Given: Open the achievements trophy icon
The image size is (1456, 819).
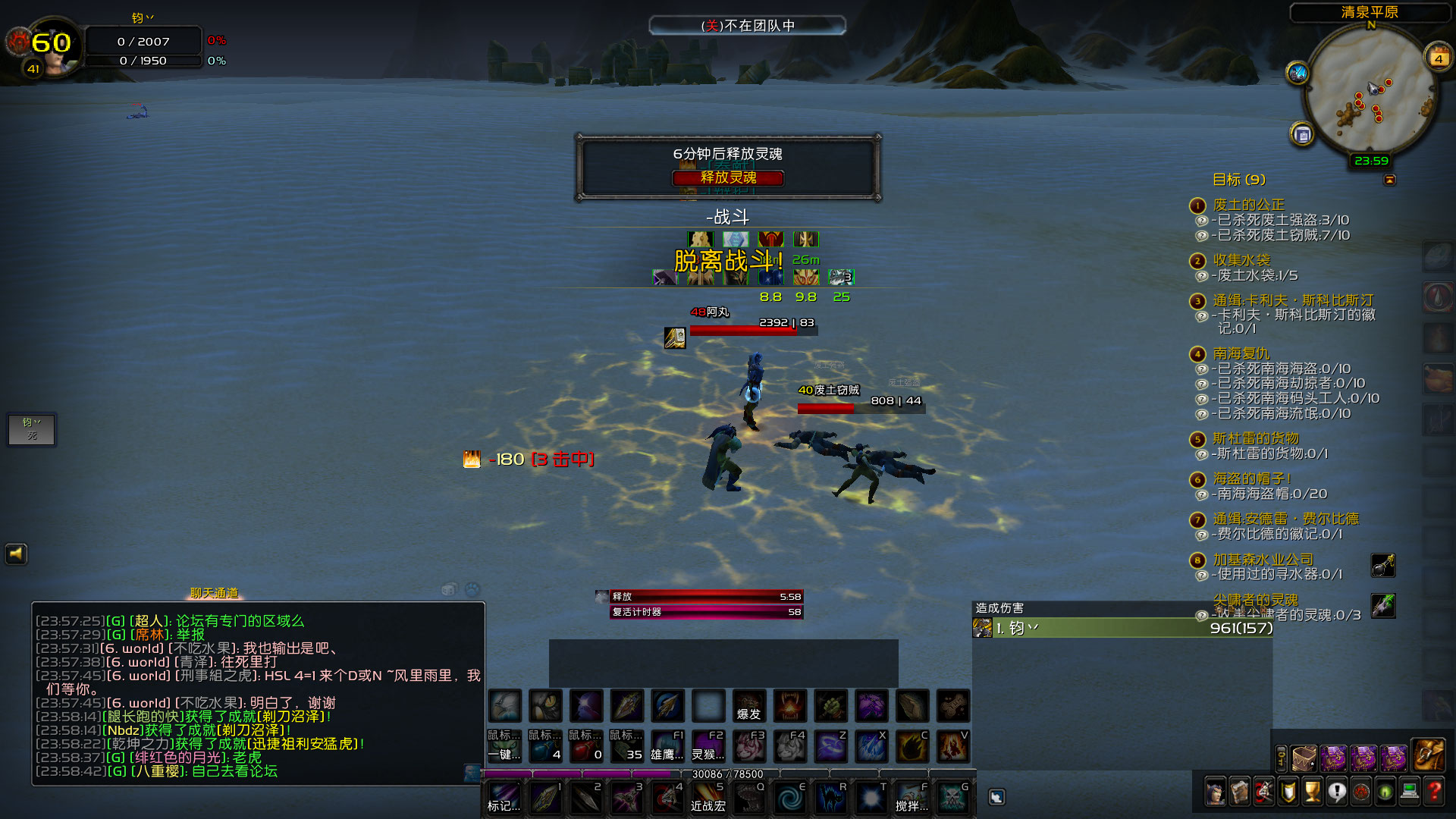Looking at the screenshot, I should (x=1312, y=792).
